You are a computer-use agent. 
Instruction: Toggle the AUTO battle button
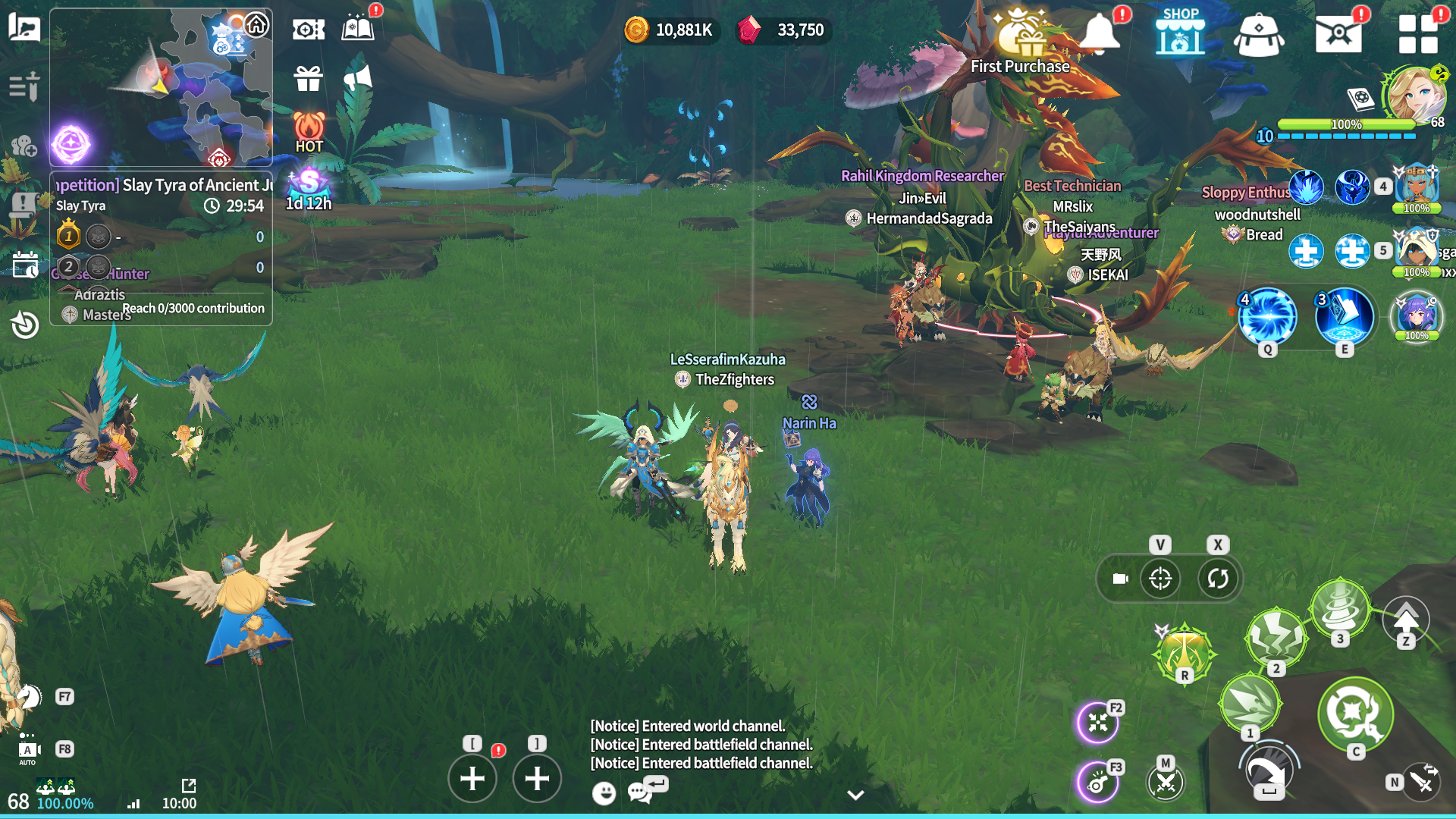pos(27,751)
